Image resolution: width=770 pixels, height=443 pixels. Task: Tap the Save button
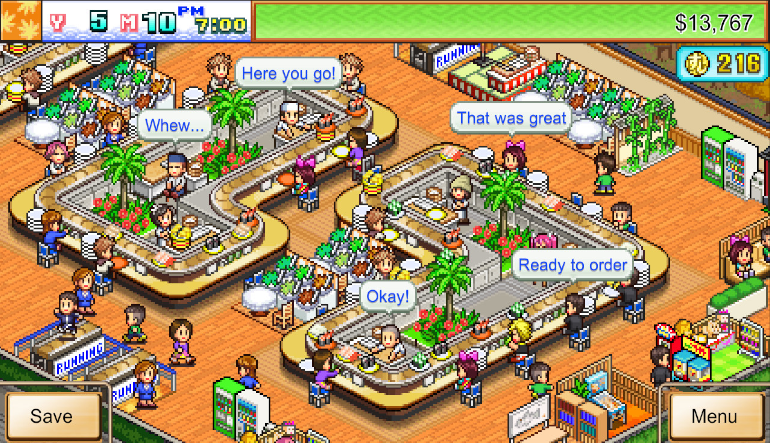tap(51, 416)
